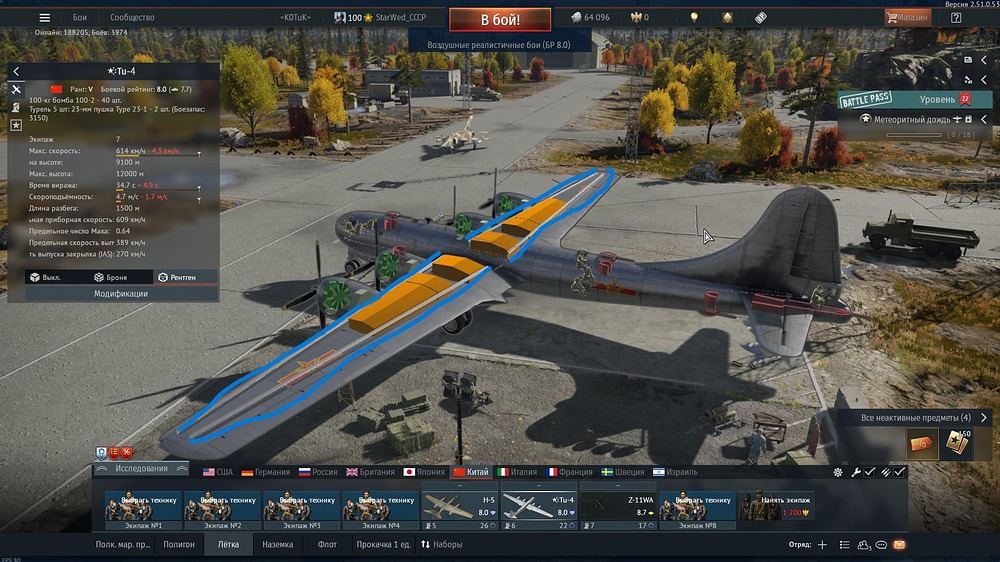Open the «Сообщество» community menu
Image resolution: width=1000 pixels, height=562 pixels.
click(x=132, y=17)
